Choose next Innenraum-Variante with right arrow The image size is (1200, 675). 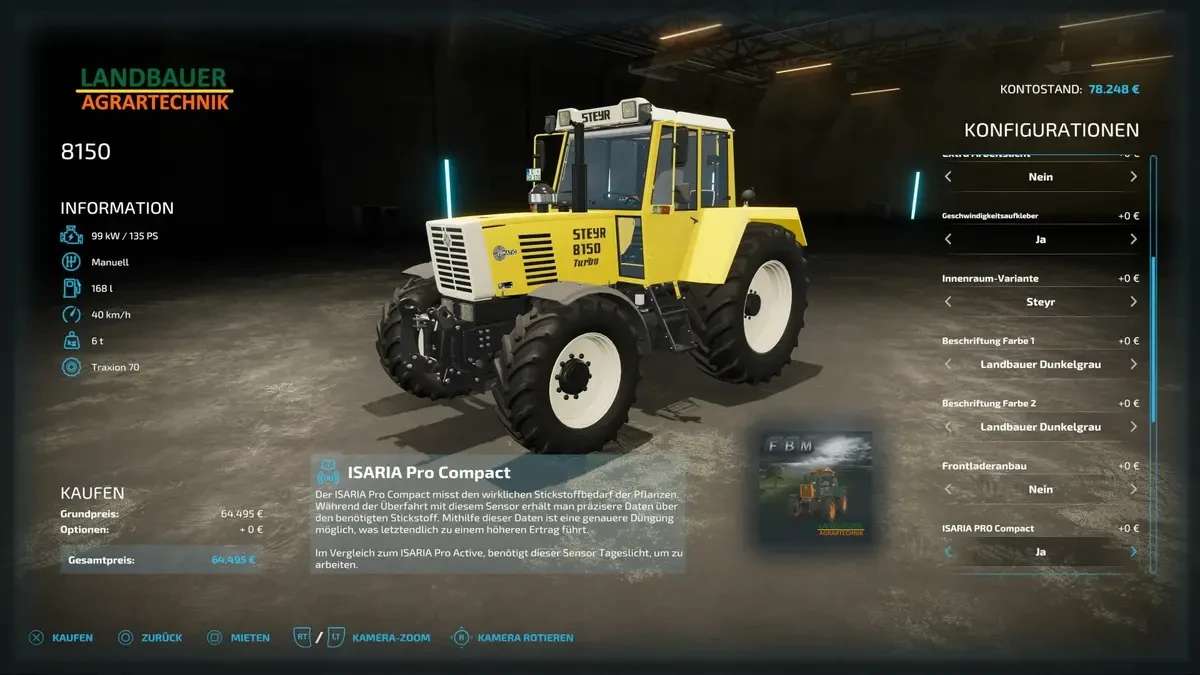(x=1133, y=302)
